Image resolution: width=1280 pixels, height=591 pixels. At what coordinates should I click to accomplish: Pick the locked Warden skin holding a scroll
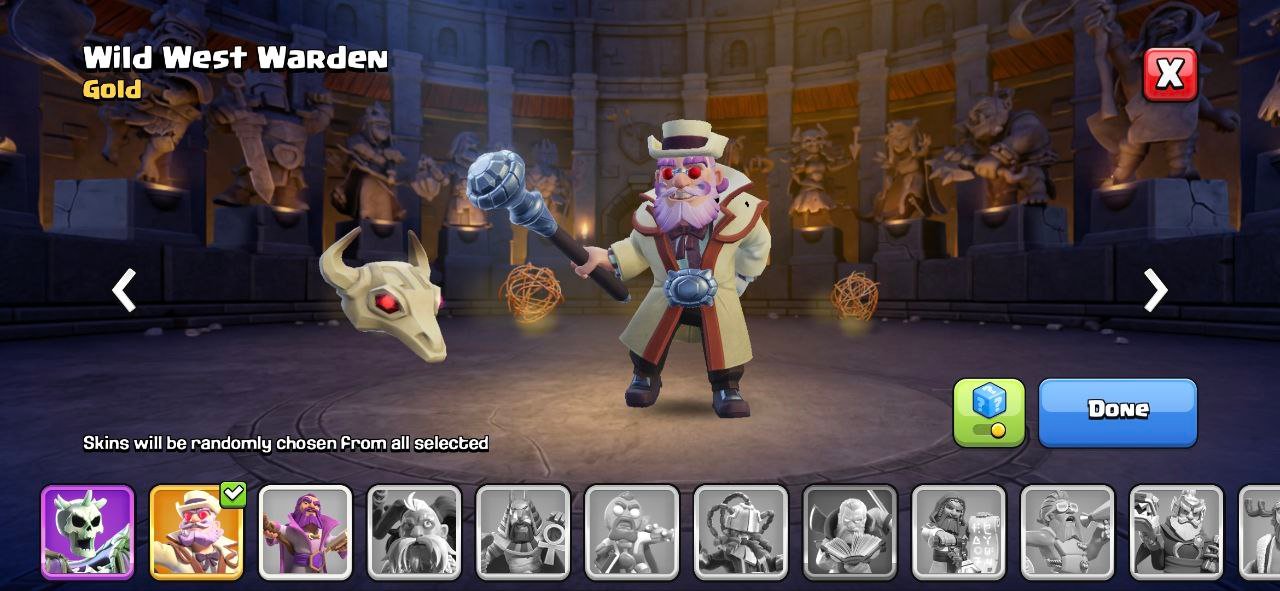coord(958,532)
